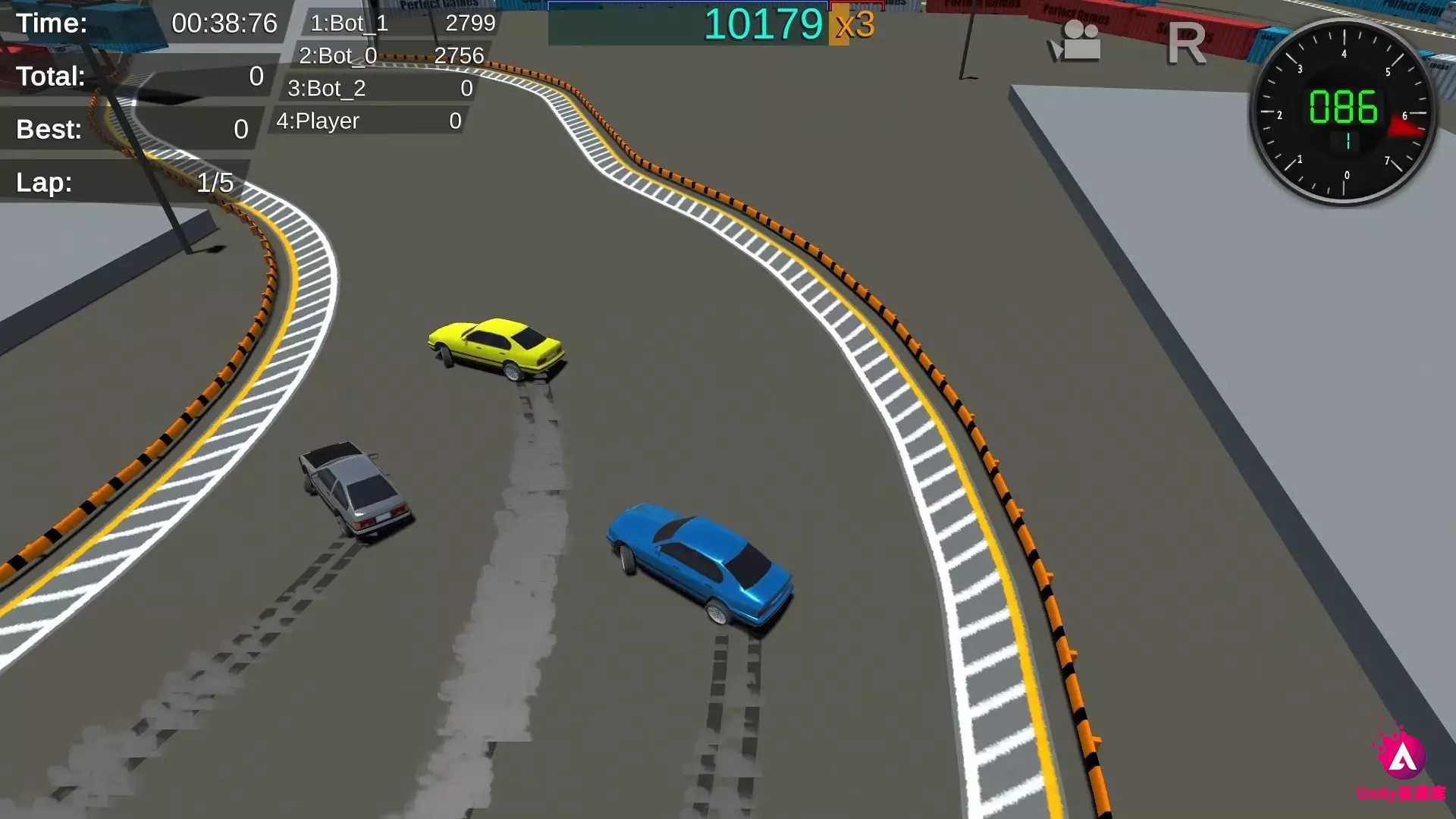
Task: Select the 3:Bot_2 row on the leaderboard
Action: coord(326,88)
